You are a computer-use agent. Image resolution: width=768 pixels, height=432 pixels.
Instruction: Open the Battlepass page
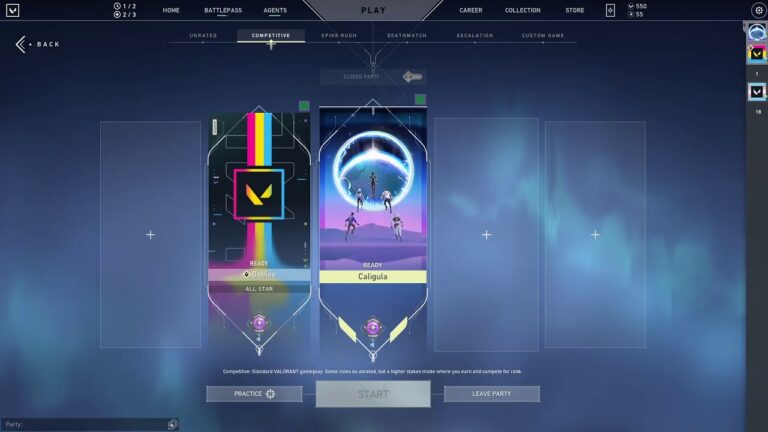[x=223, y=10]
